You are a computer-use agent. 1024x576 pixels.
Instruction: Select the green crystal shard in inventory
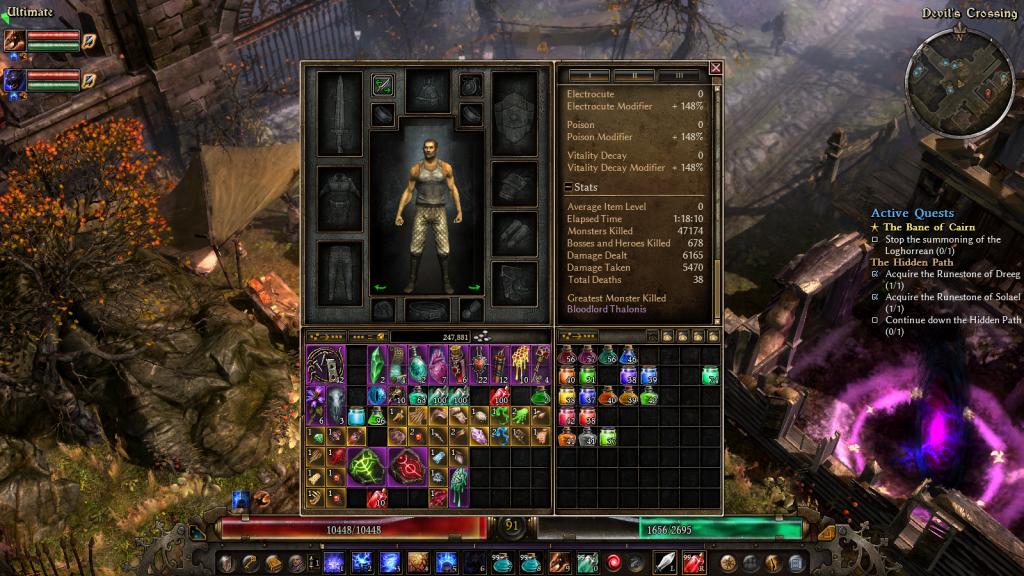pos(377,365)
